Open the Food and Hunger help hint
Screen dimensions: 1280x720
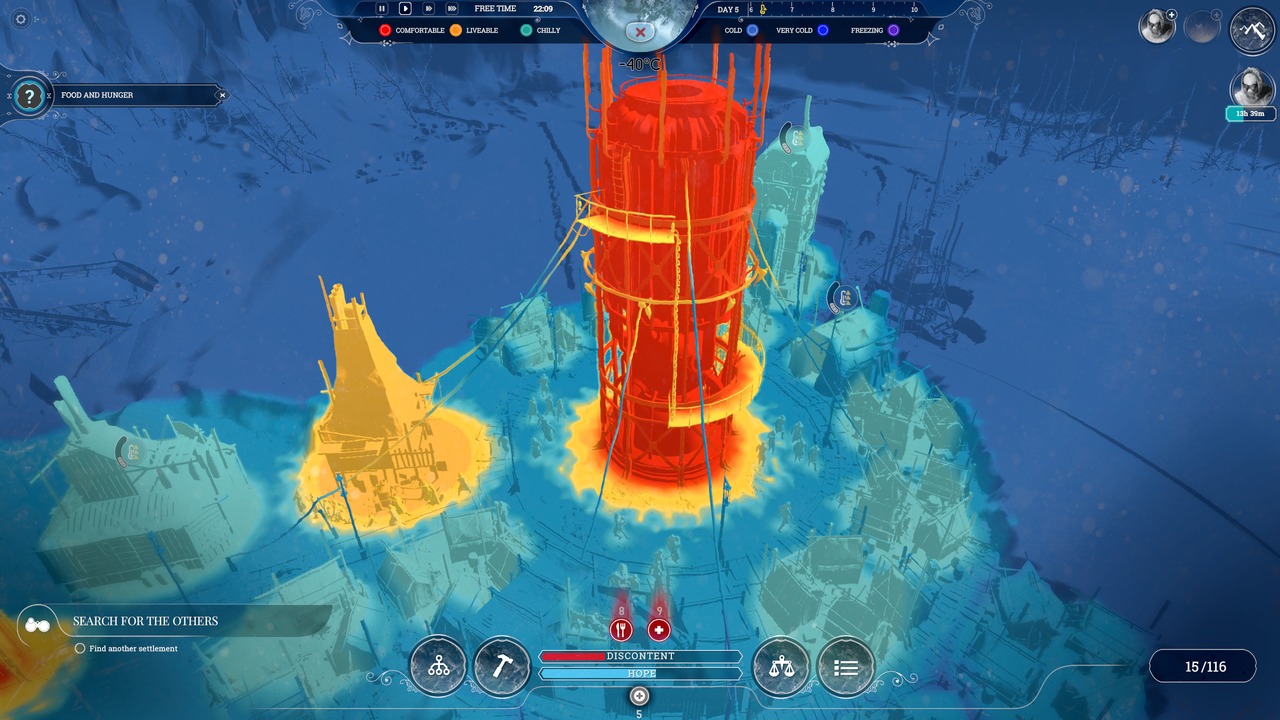[x=30, y=96]
